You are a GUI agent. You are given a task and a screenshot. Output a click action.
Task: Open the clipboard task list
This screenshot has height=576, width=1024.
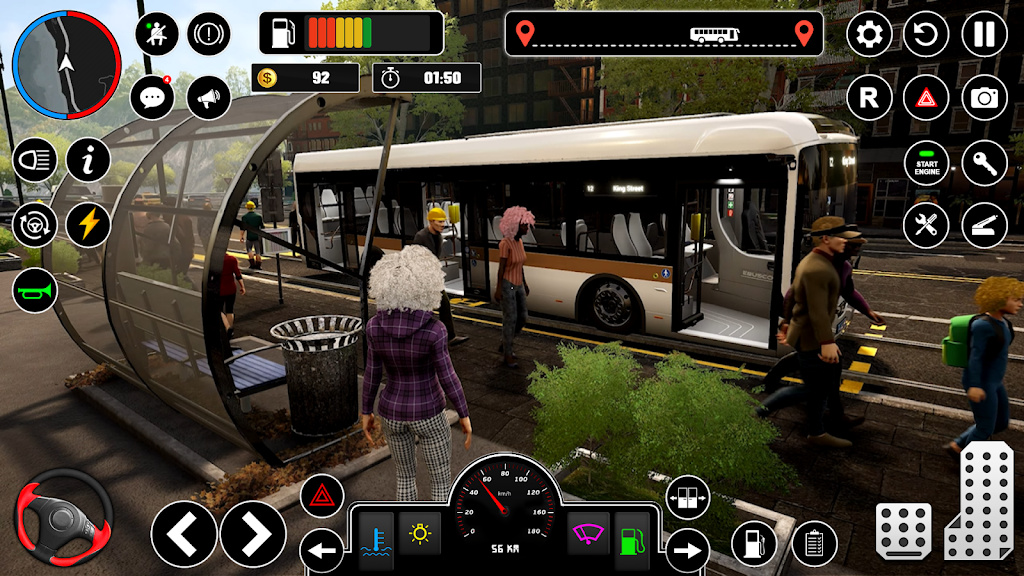point(814,544)
